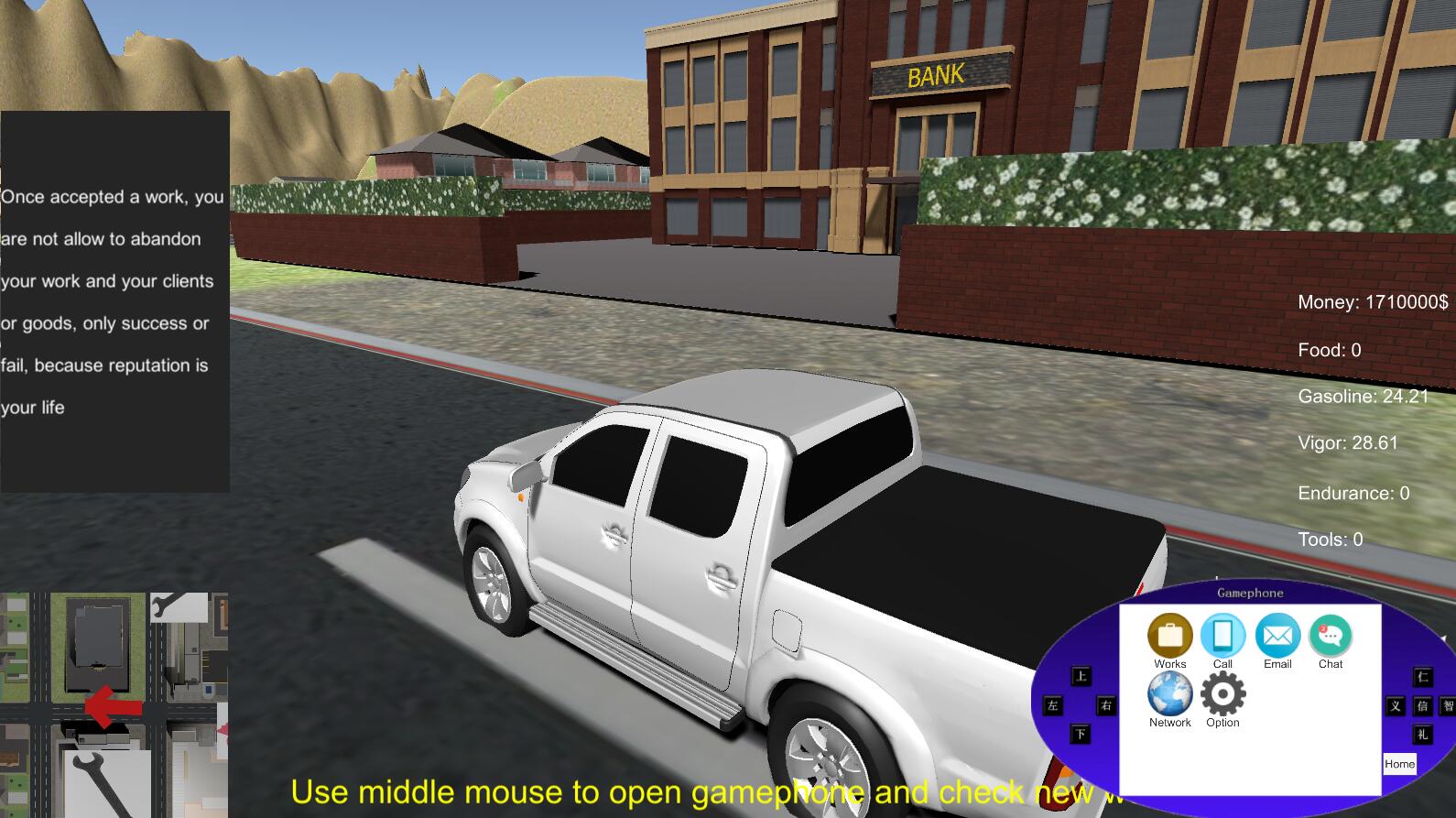This screenshot has height=818, width=1456.
Task: Click the top wrench repair marker on minimap
Action: pyautogui.click(x=179, y=606)
